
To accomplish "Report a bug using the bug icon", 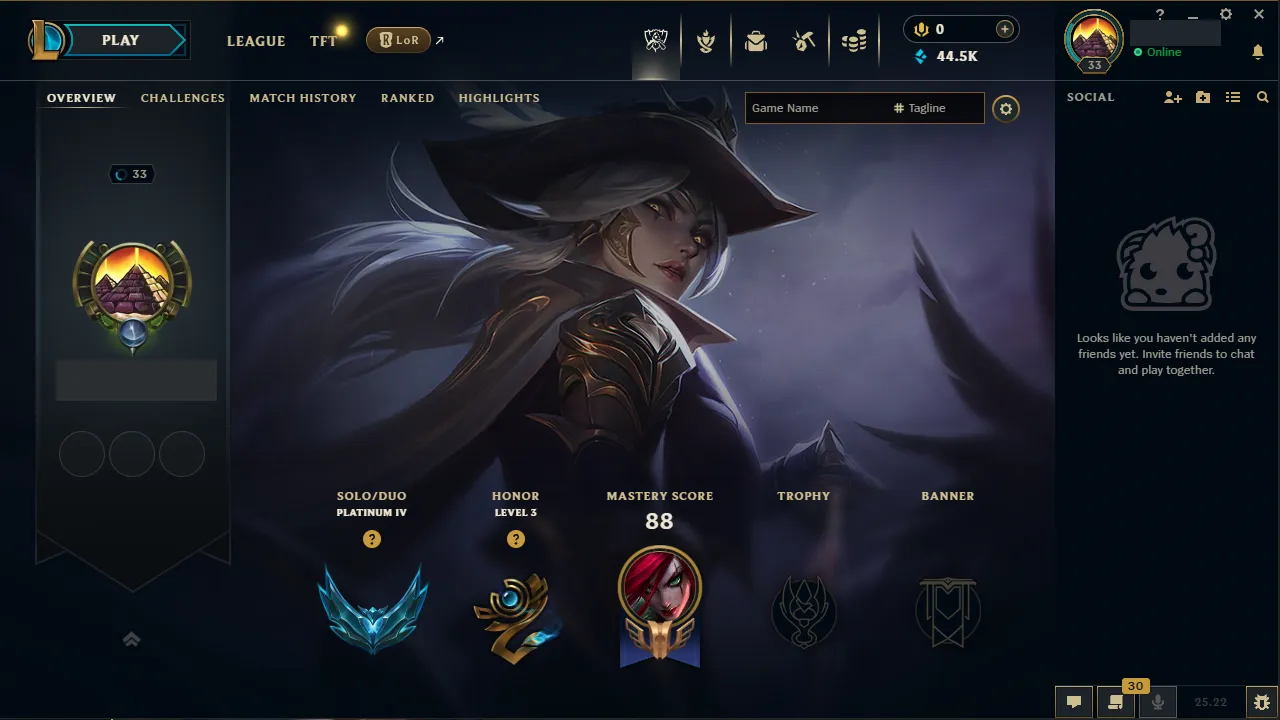I will point(1262,702).
